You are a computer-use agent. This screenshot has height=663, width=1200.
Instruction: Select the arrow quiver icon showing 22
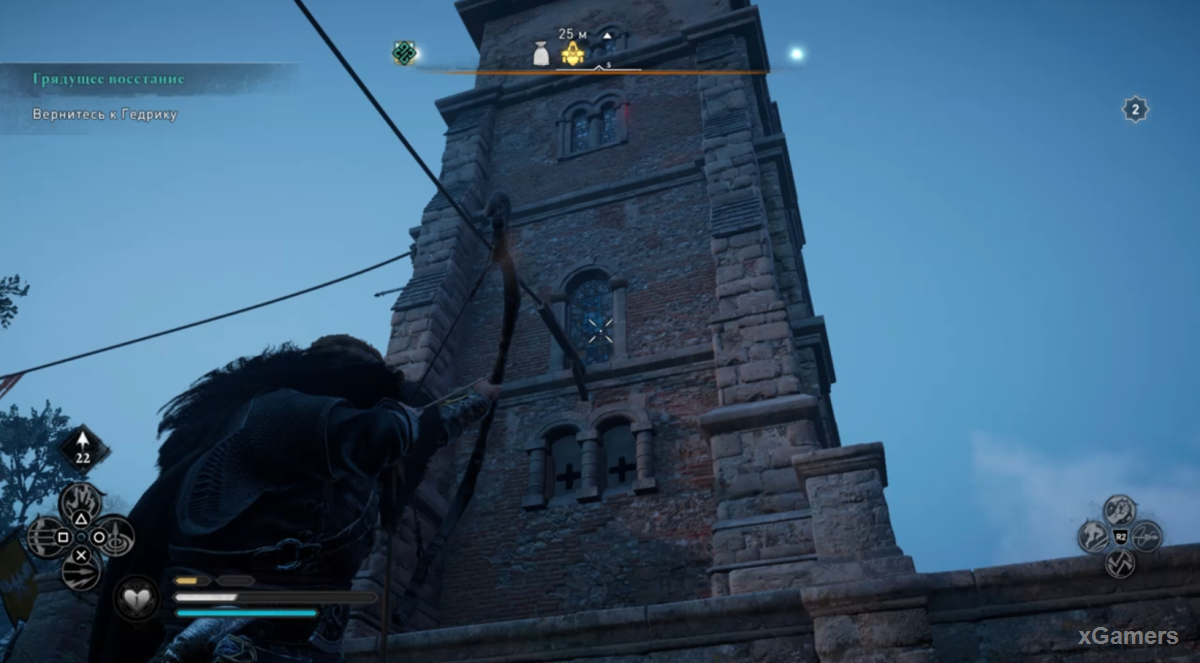(84, 450)
